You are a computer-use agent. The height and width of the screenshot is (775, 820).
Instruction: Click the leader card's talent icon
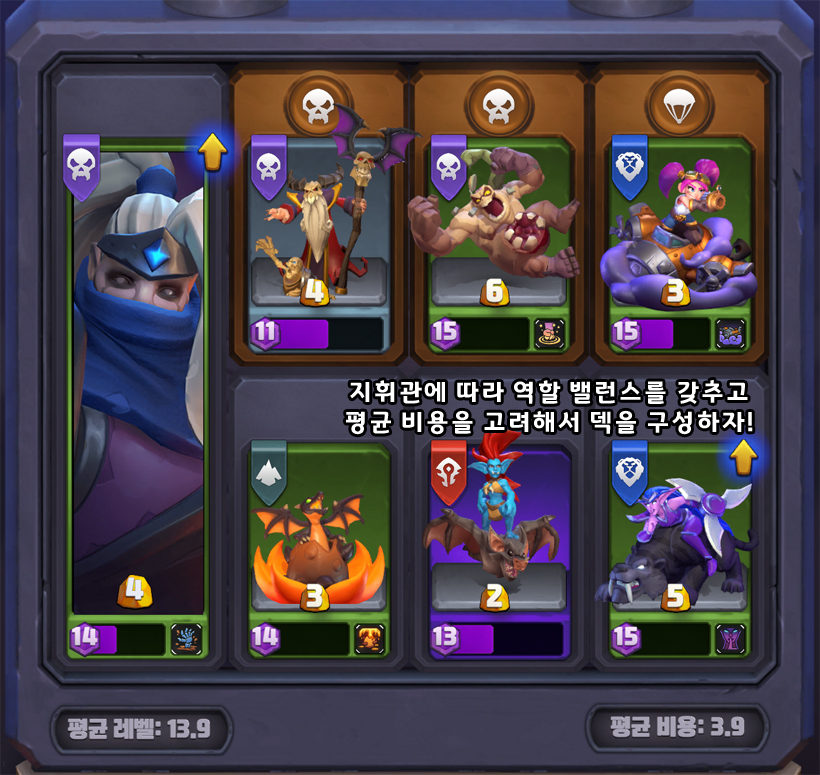187,638
